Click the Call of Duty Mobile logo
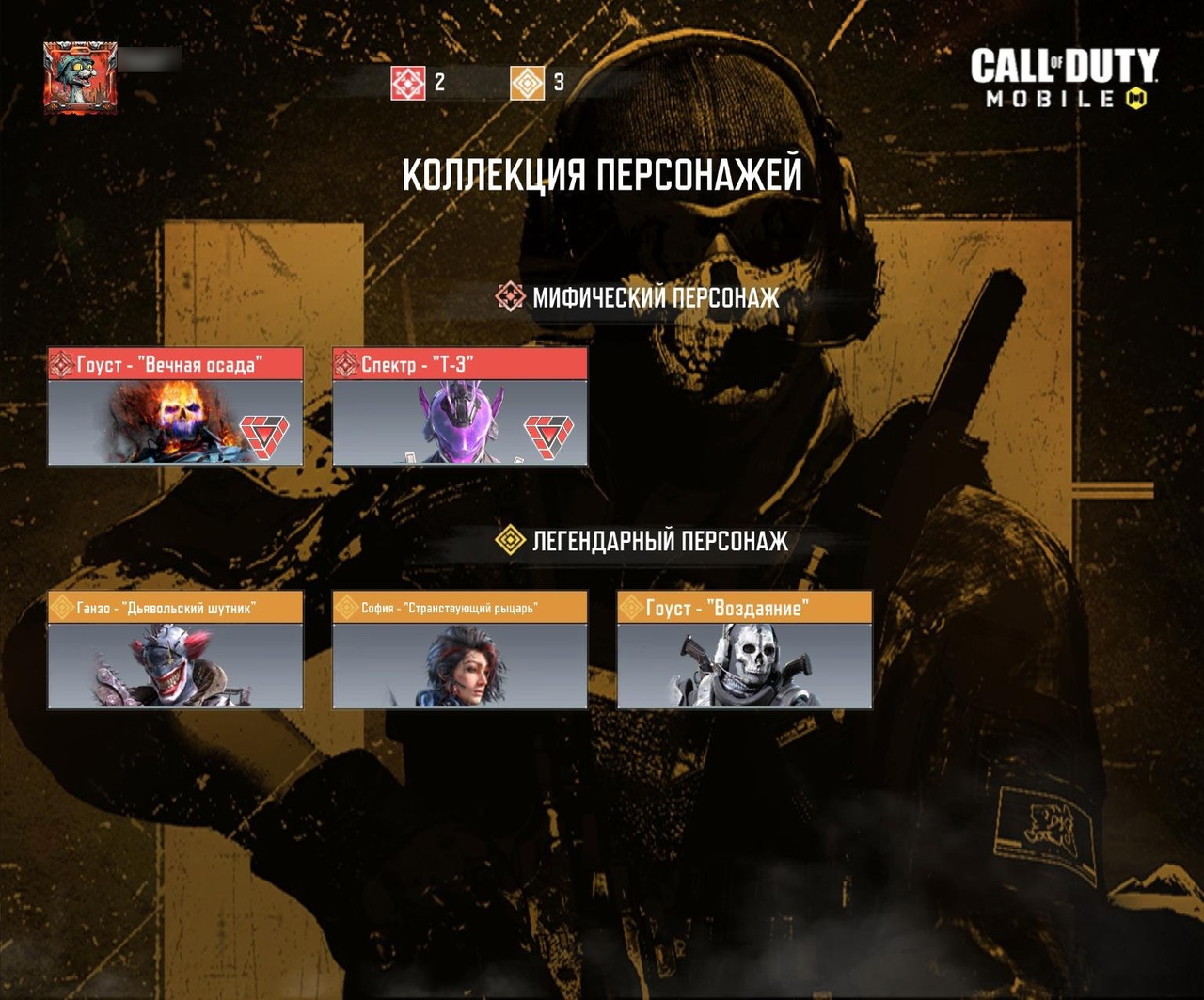 coord(1064,79)
